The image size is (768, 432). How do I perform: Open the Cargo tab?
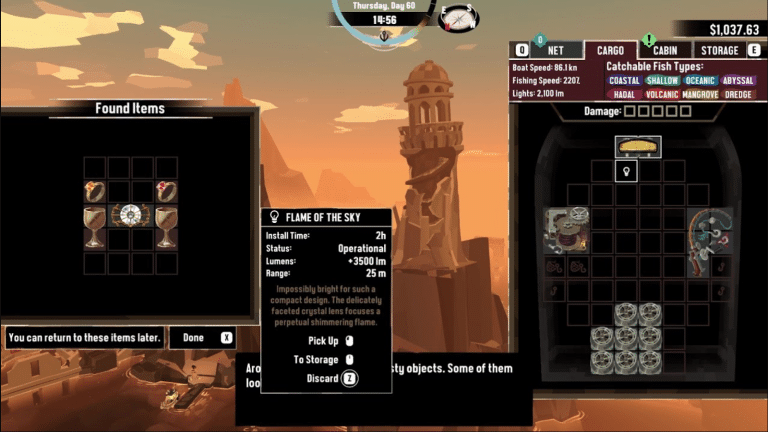(610, 50)
